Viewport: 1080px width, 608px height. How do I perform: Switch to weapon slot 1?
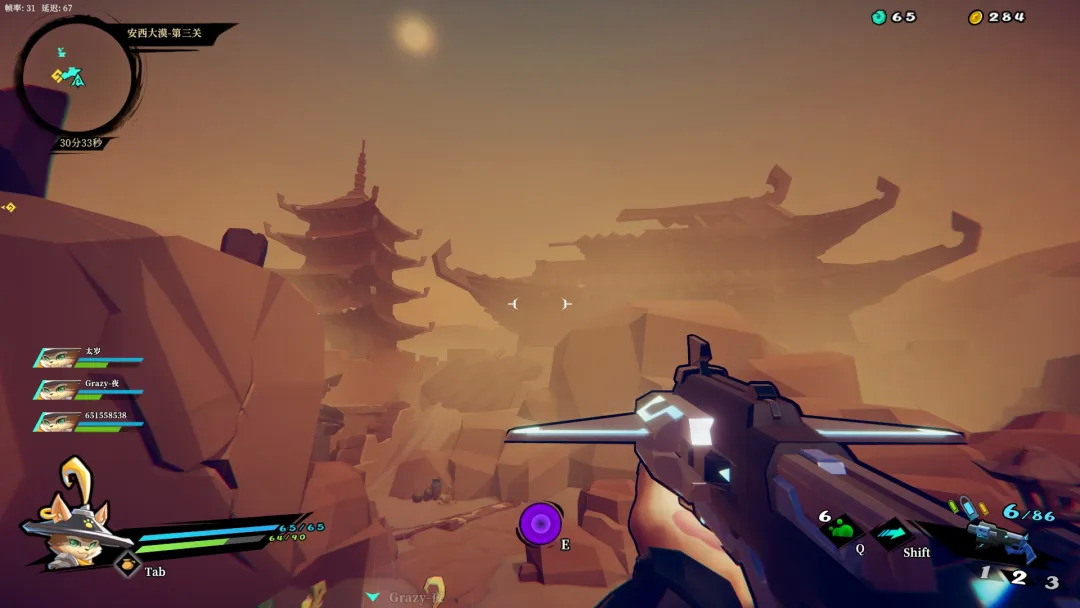(985, 573)
